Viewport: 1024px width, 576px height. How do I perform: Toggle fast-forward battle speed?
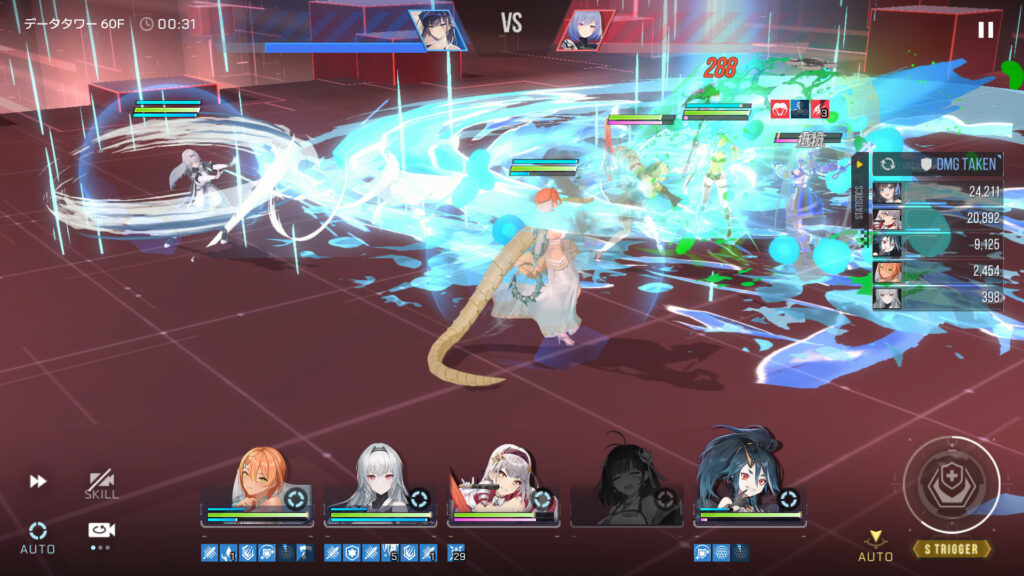click(38, 482)
